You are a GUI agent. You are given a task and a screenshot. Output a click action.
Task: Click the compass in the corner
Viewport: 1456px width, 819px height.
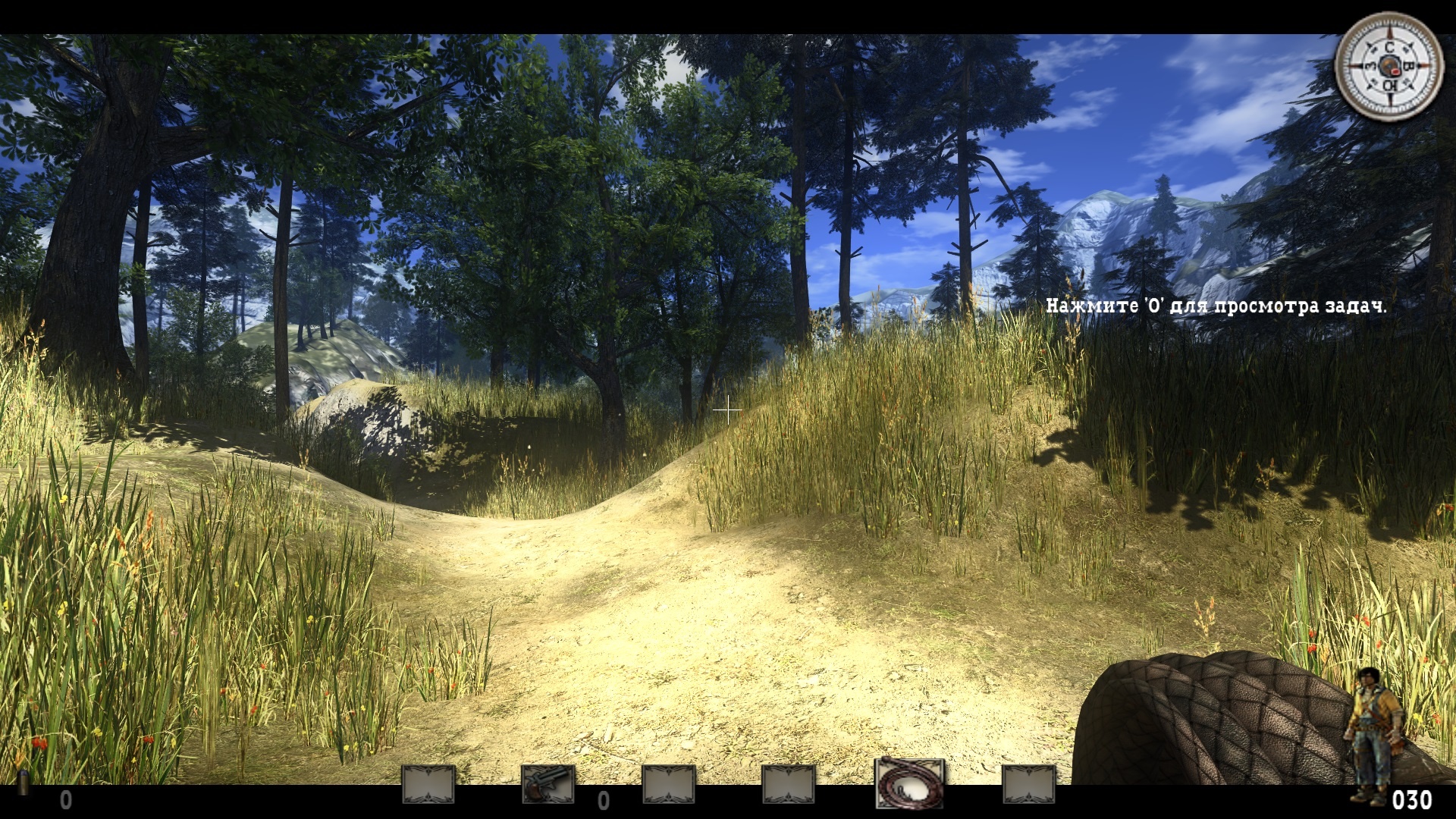click(1389, 66)
